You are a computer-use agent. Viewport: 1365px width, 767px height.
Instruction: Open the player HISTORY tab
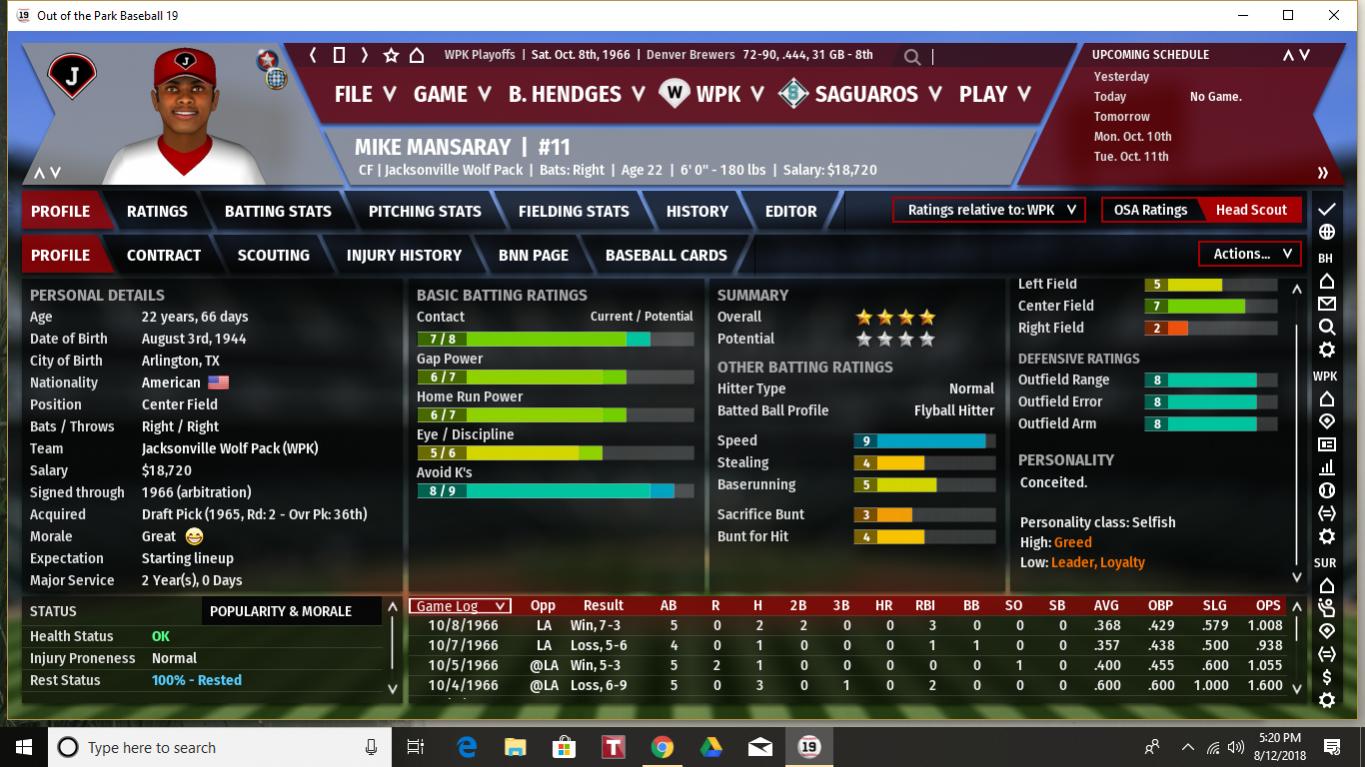(697, 211)
